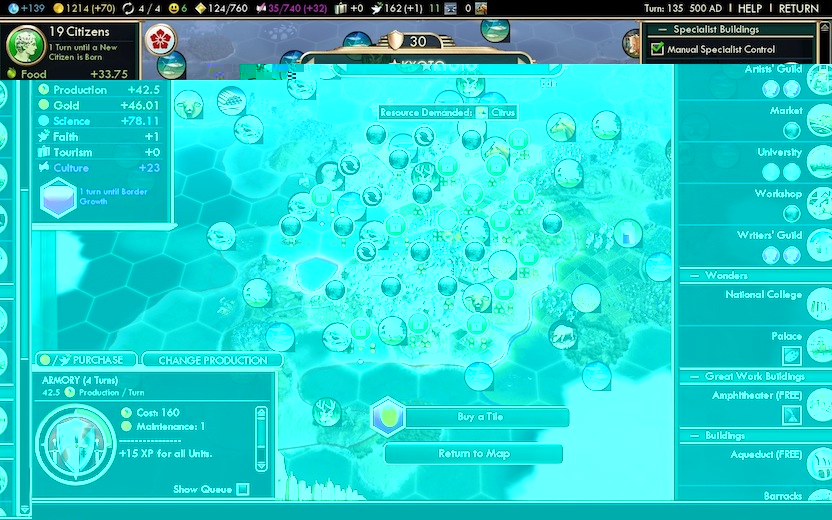Open the Palace great work slot
This screenshot has height=520, width=832.
791,355
